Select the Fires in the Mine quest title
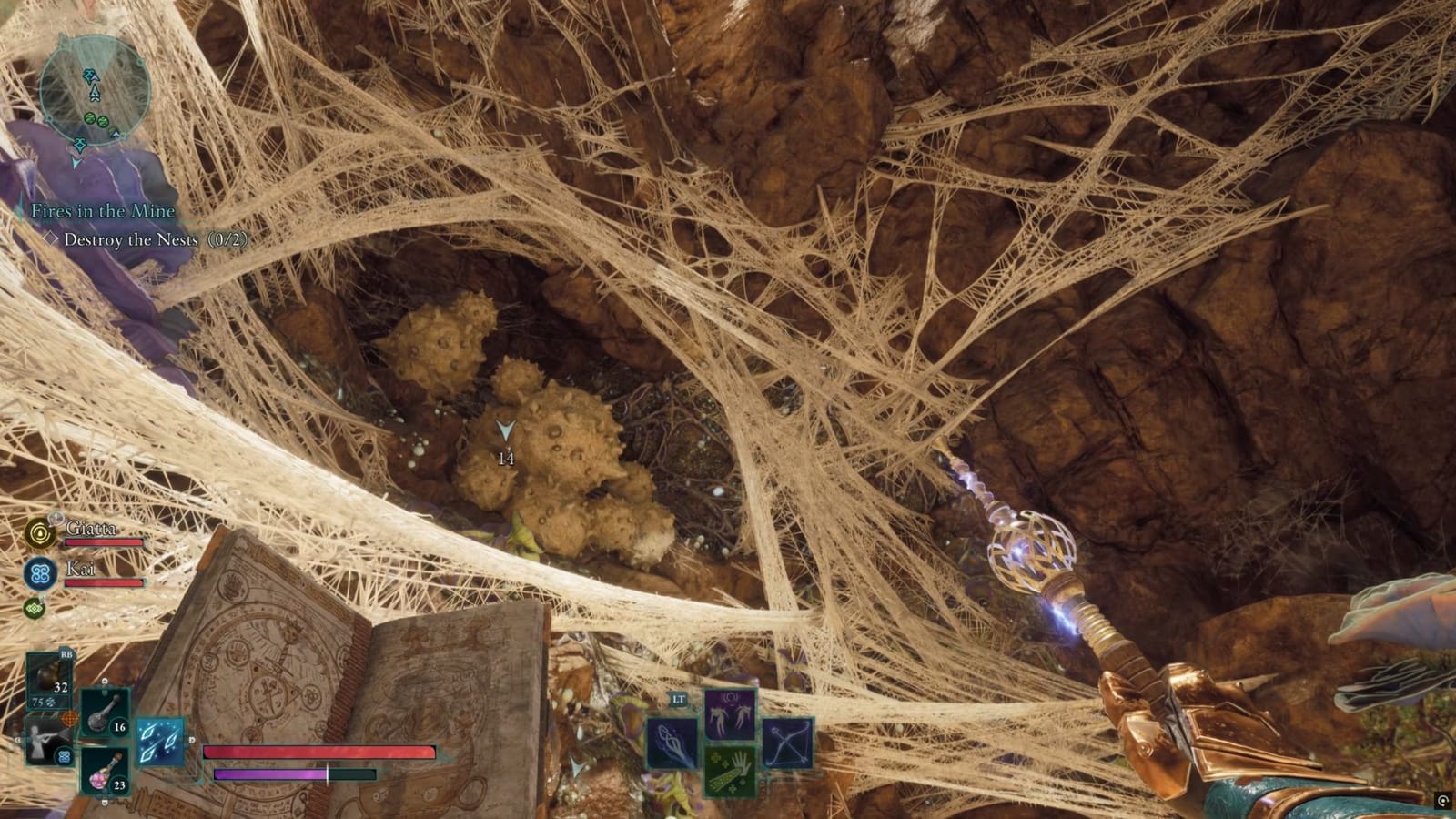1456x819 pixels. [x=103, y=210]
